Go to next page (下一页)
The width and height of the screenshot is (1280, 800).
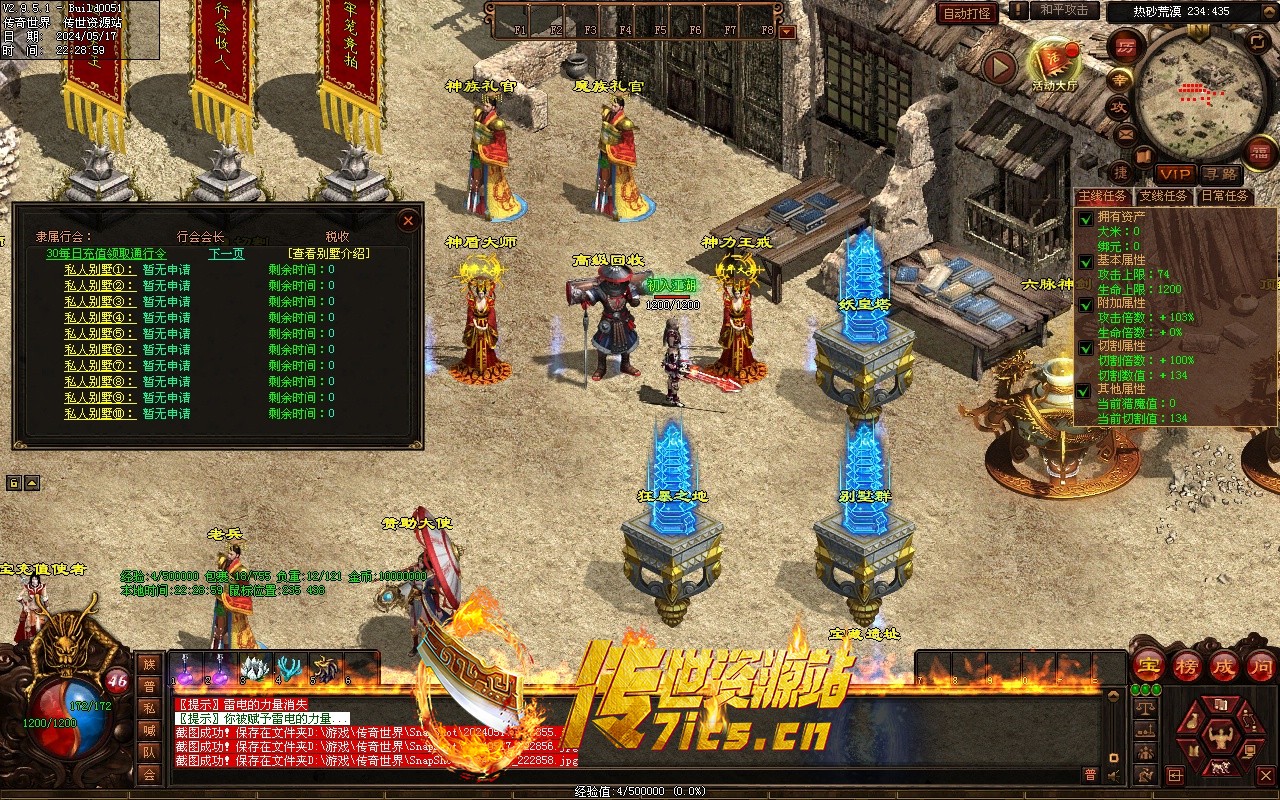[x=226, y=254]
